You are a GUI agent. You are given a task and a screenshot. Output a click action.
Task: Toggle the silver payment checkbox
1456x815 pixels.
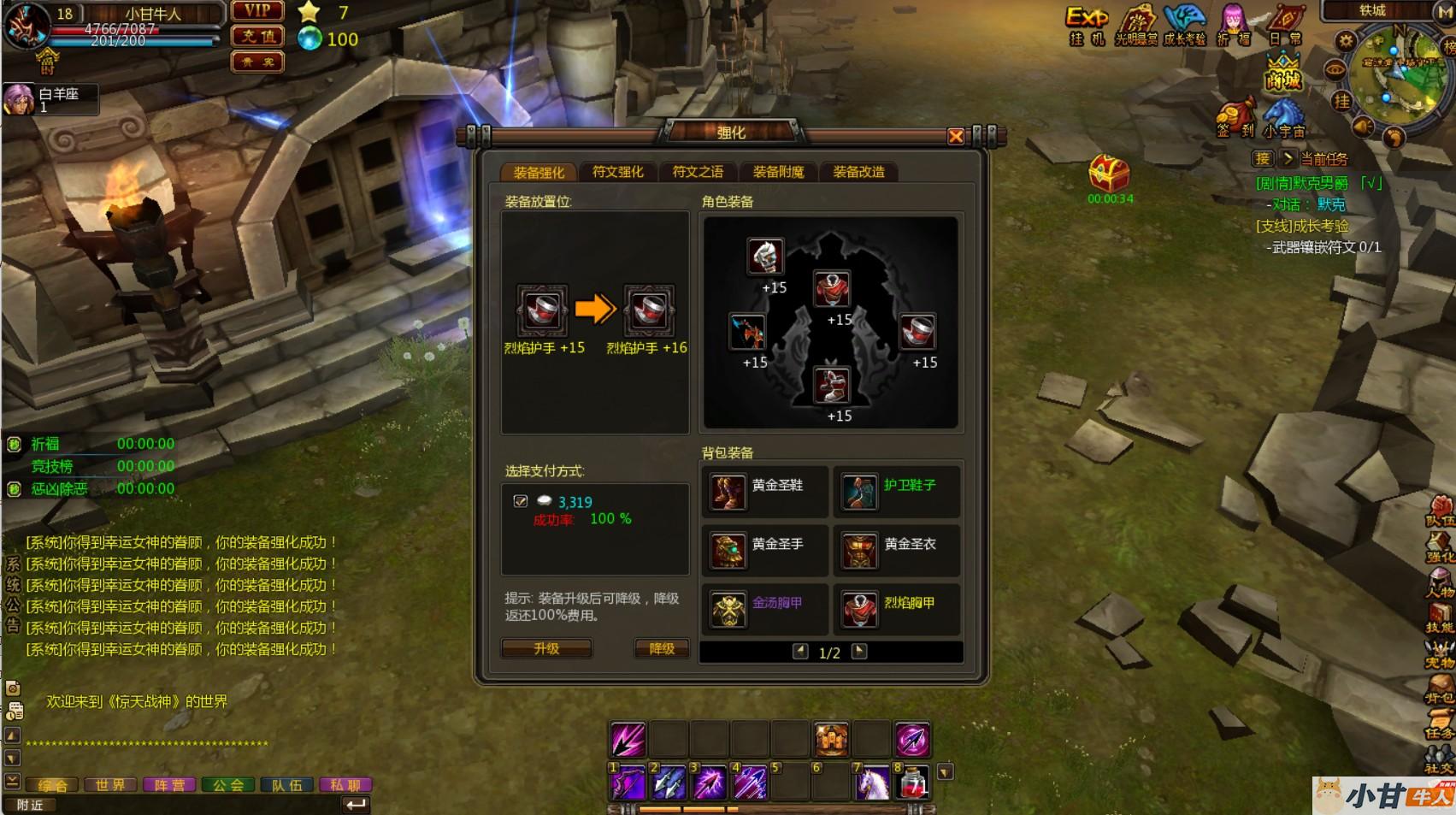521,501
